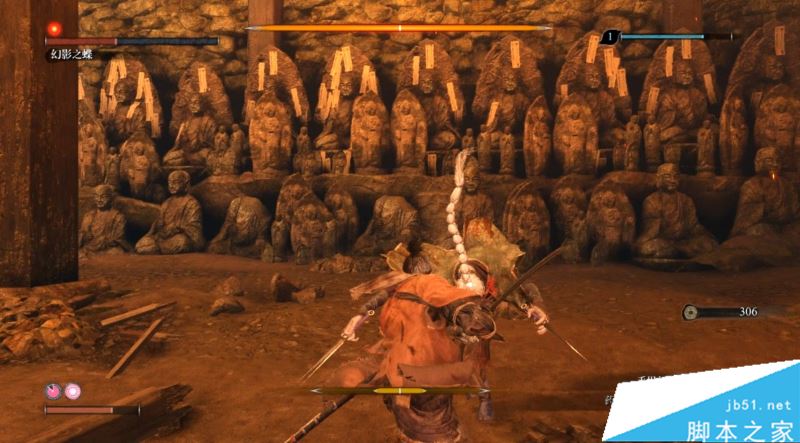
Task: Click the red boss deathblow marker
Action: (x=55, y=28)
